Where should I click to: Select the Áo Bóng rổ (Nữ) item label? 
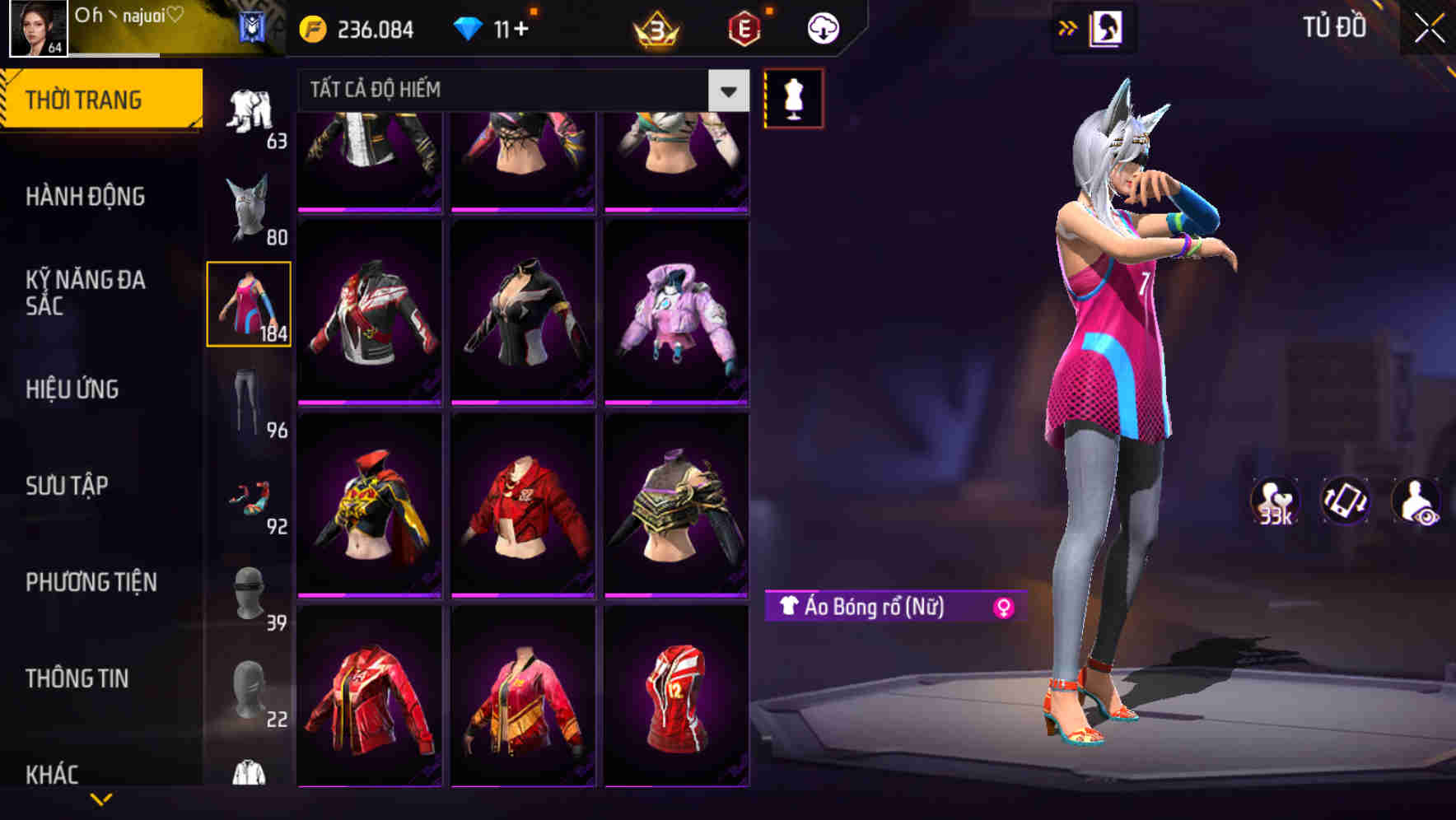pyautogui.click(x=873, y=608)
